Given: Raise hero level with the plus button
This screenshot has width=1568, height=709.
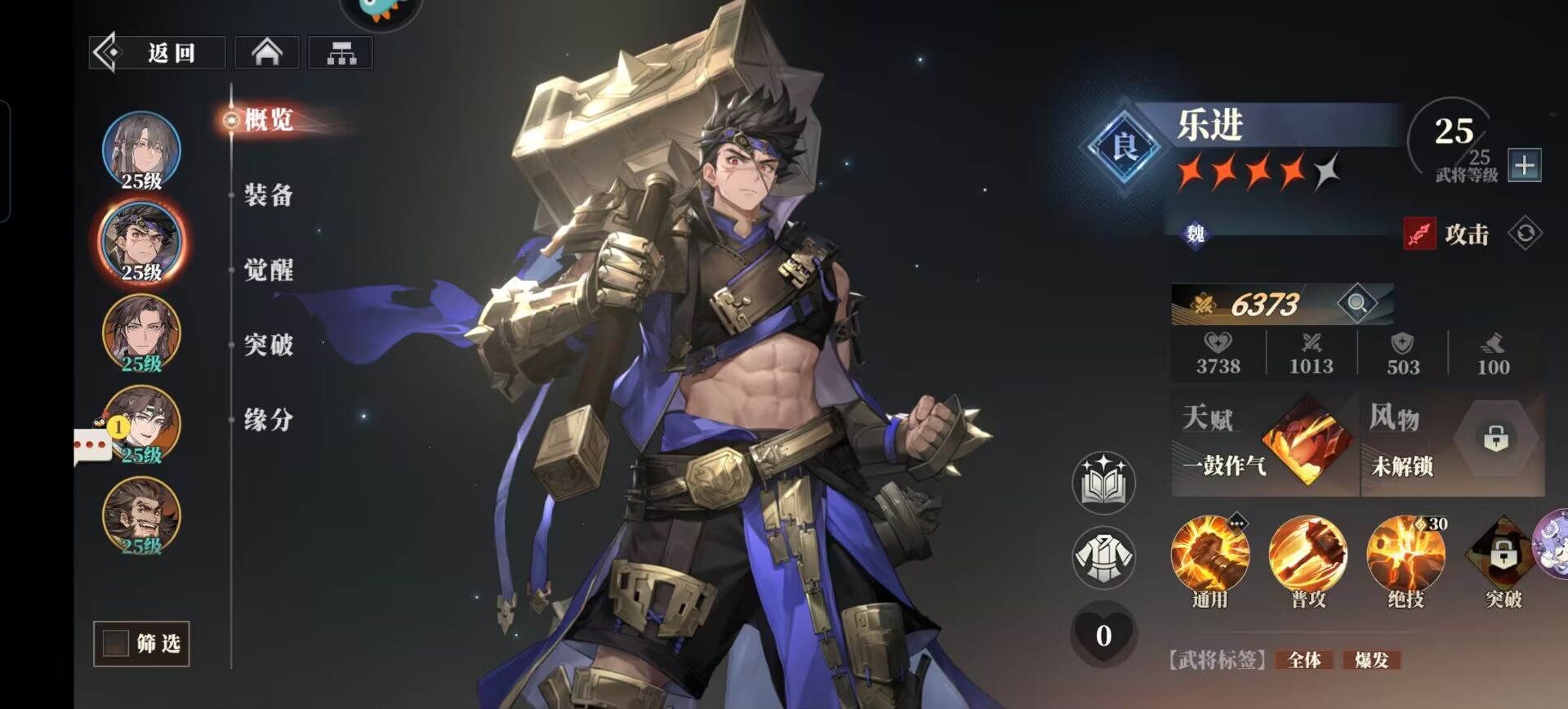Looking at the screenshot, I should pos(1524,165).
